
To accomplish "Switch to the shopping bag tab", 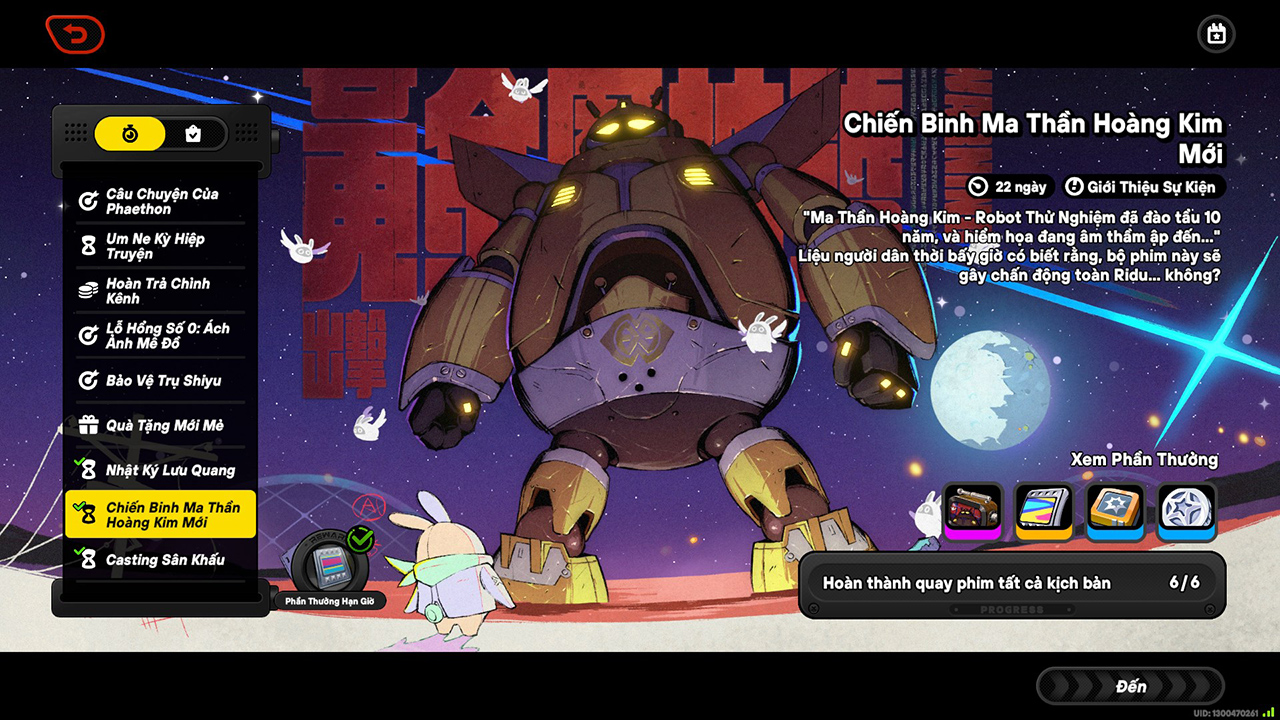I will point(193,133).
